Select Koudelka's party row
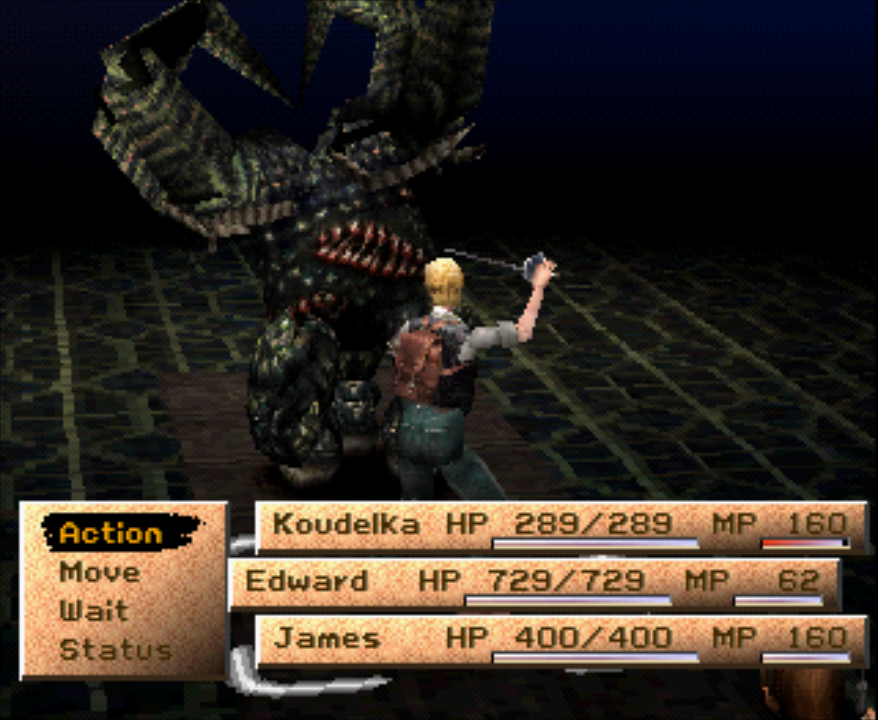 point(560,526)
